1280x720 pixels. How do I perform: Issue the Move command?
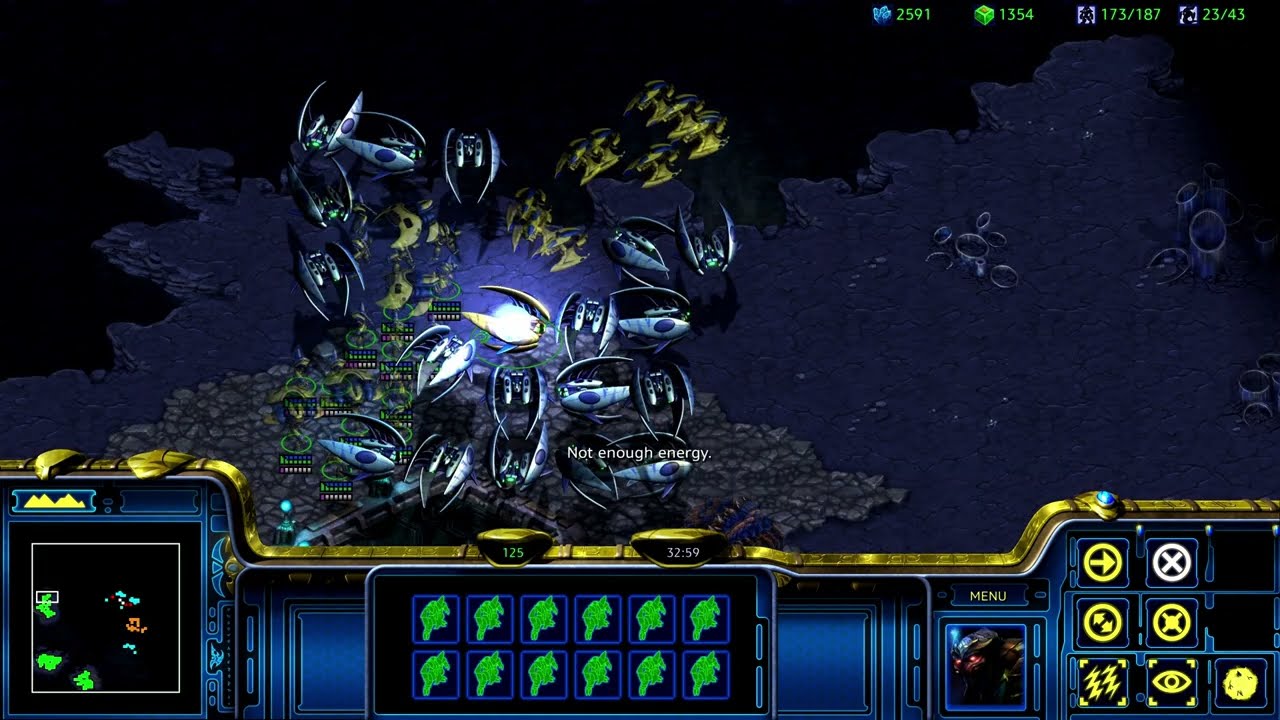pyautogui.click(x=1103, y=563)
